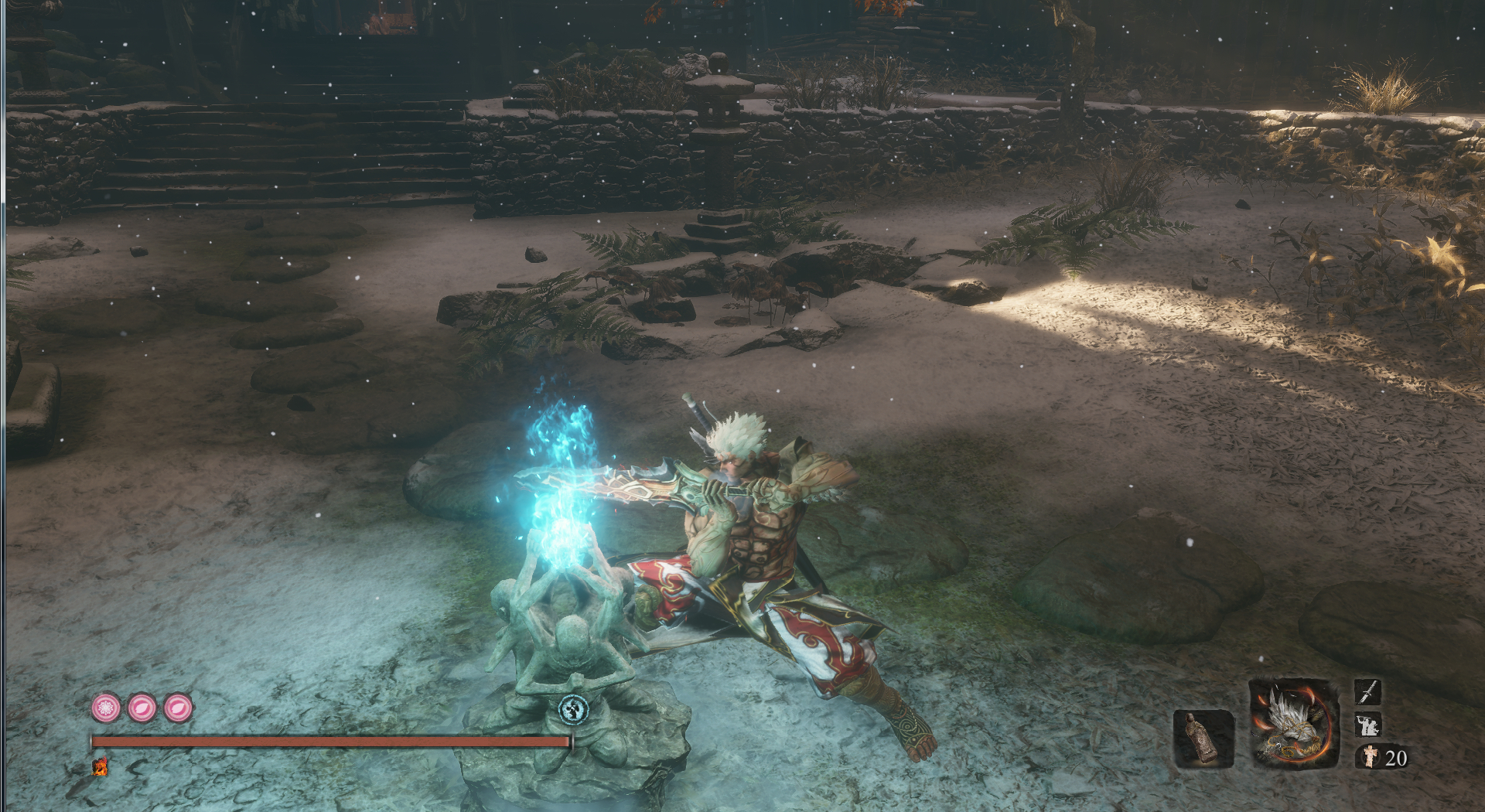Activate the feathered Mist Raven prosthetic tool
1485x812 pixels.
1293,725
